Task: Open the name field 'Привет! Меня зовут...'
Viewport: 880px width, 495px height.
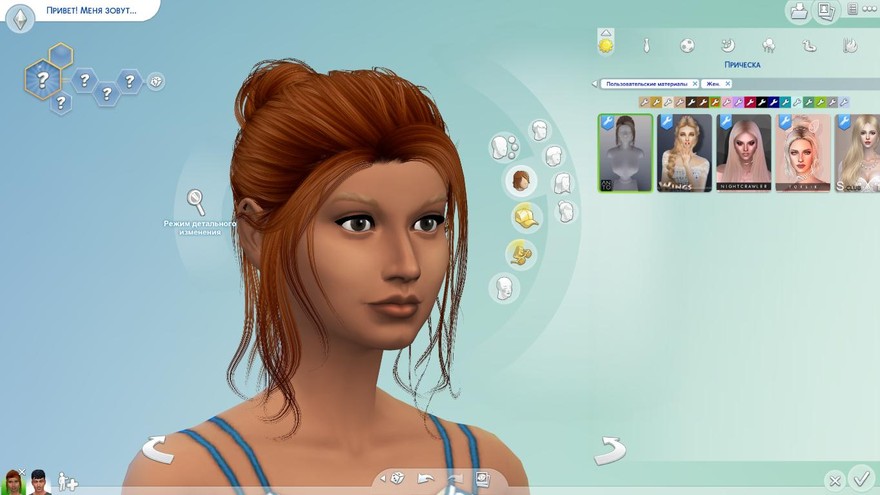Action: pos(90,11)
